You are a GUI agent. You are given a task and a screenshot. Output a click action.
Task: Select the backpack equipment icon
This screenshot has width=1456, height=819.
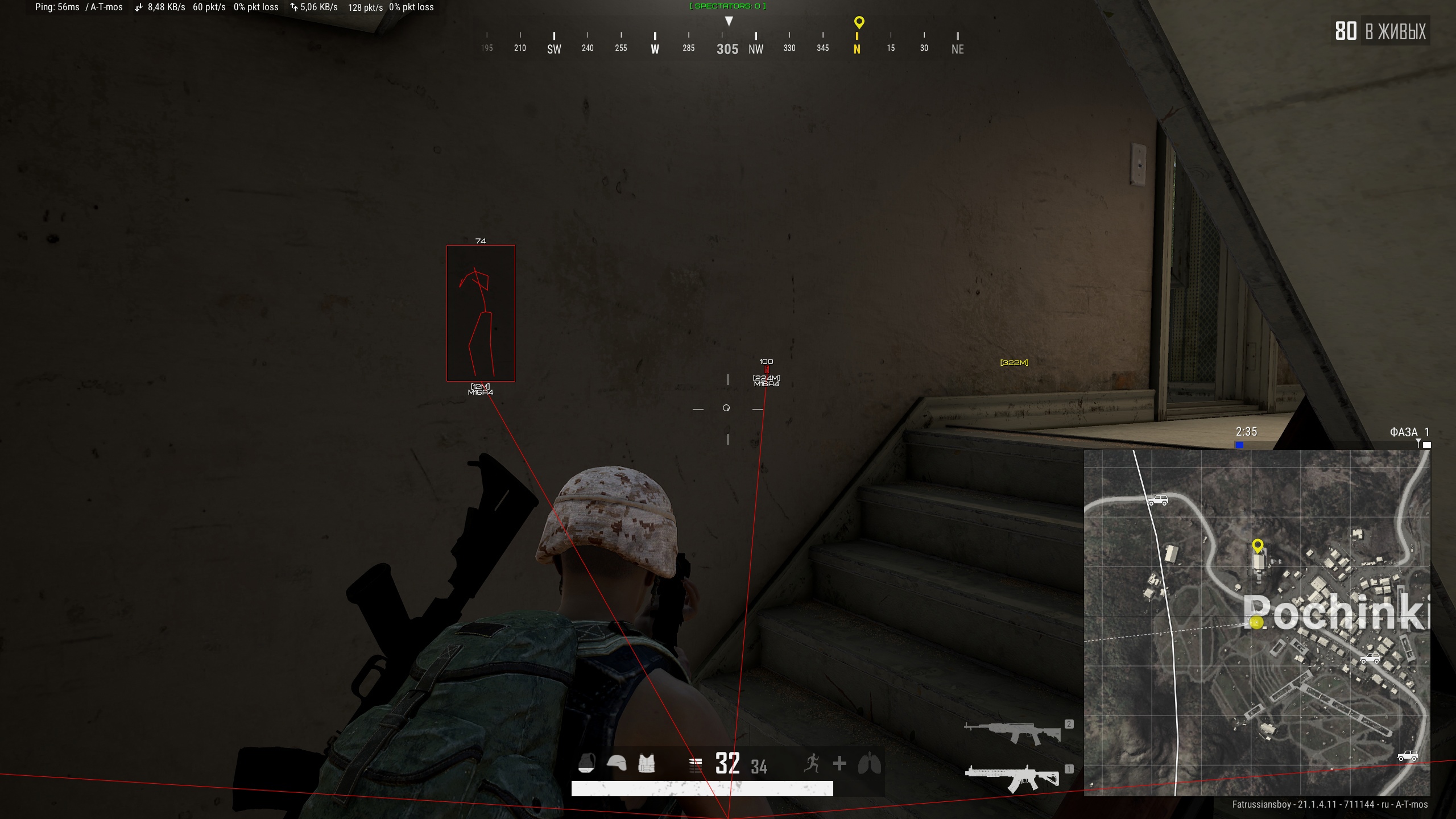click(587, 763)
